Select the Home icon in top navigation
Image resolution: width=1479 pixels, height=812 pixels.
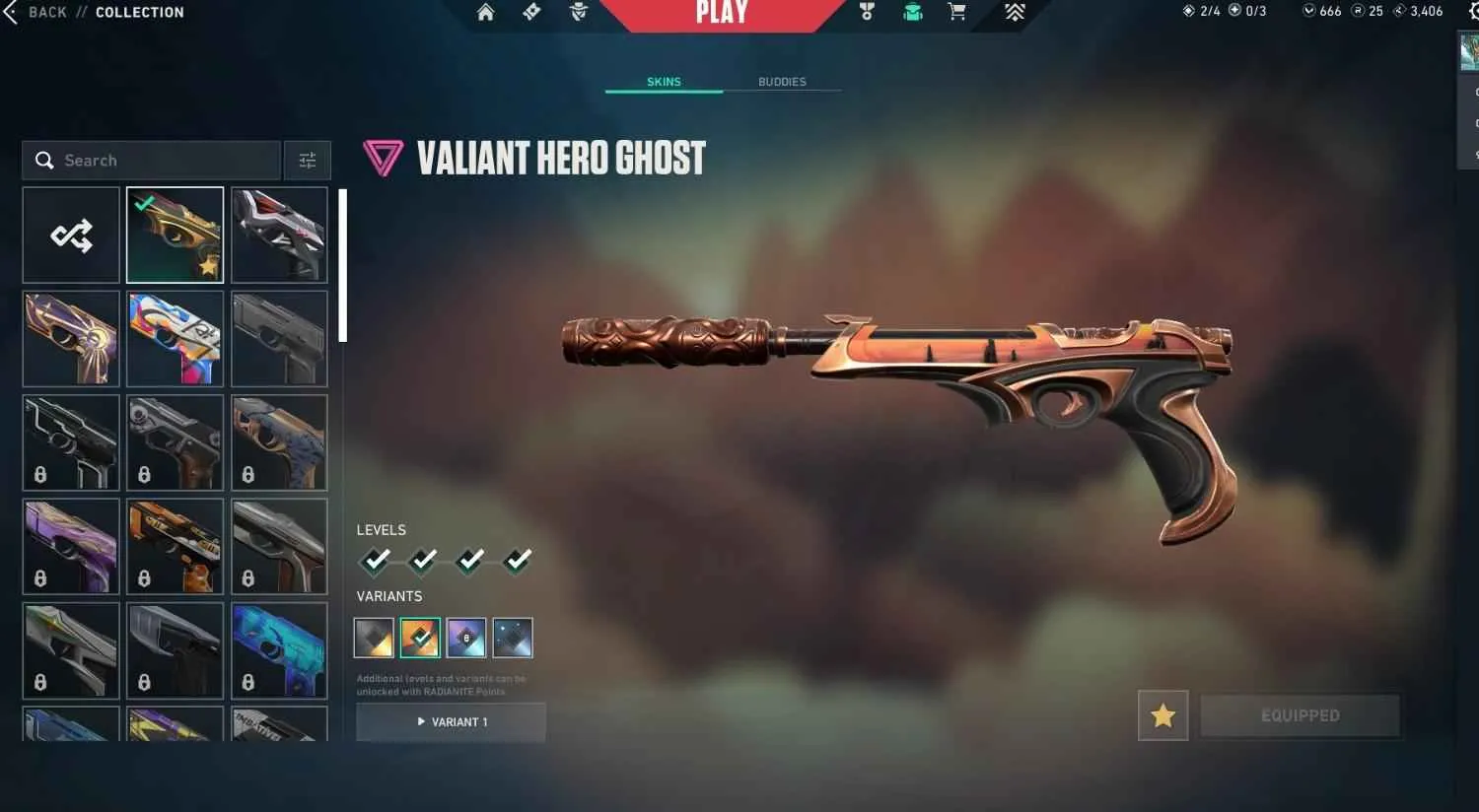tap(485, 13)
